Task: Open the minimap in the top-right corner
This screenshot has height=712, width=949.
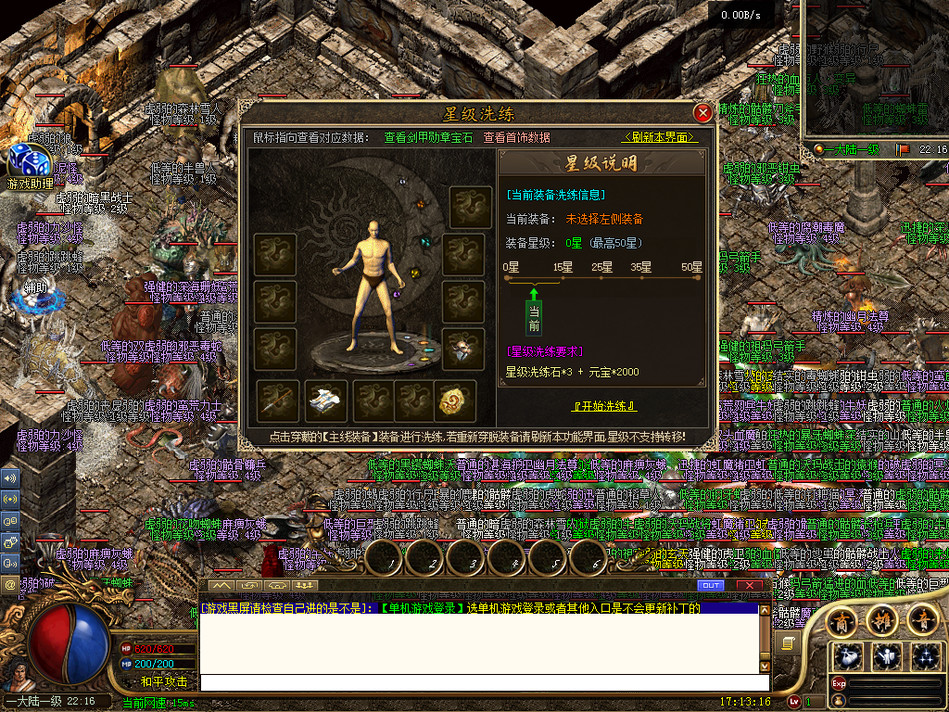Action: click(875, 70)
